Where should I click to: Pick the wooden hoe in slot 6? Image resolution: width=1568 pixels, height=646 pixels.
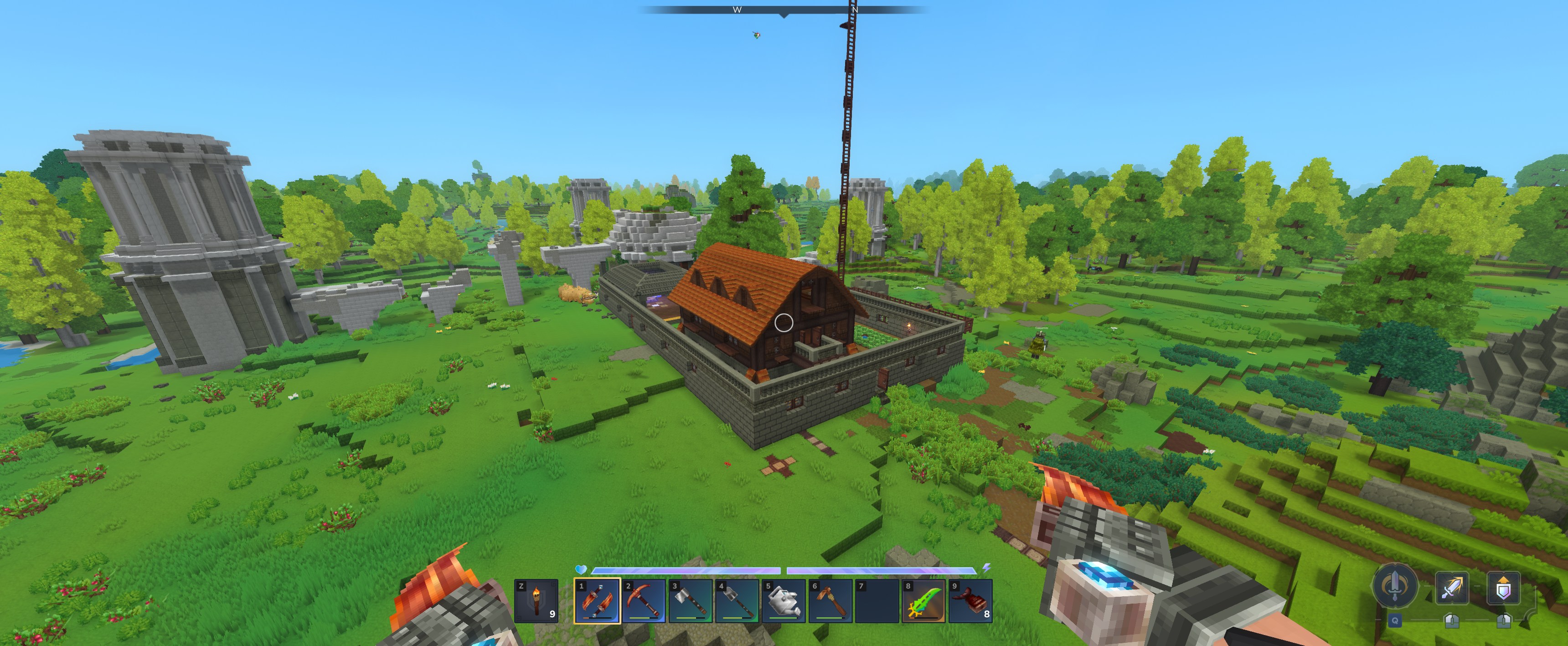pos(831,601)
